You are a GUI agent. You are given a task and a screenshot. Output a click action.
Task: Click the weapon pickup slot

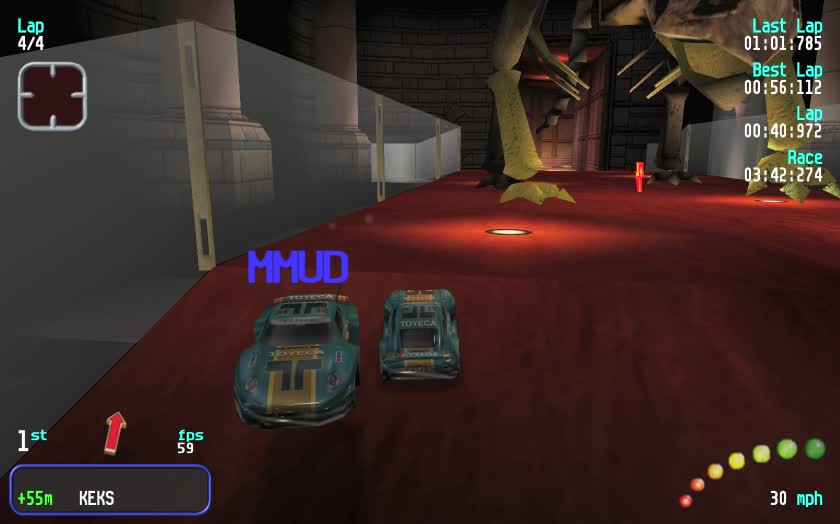[x=52, y=96]
